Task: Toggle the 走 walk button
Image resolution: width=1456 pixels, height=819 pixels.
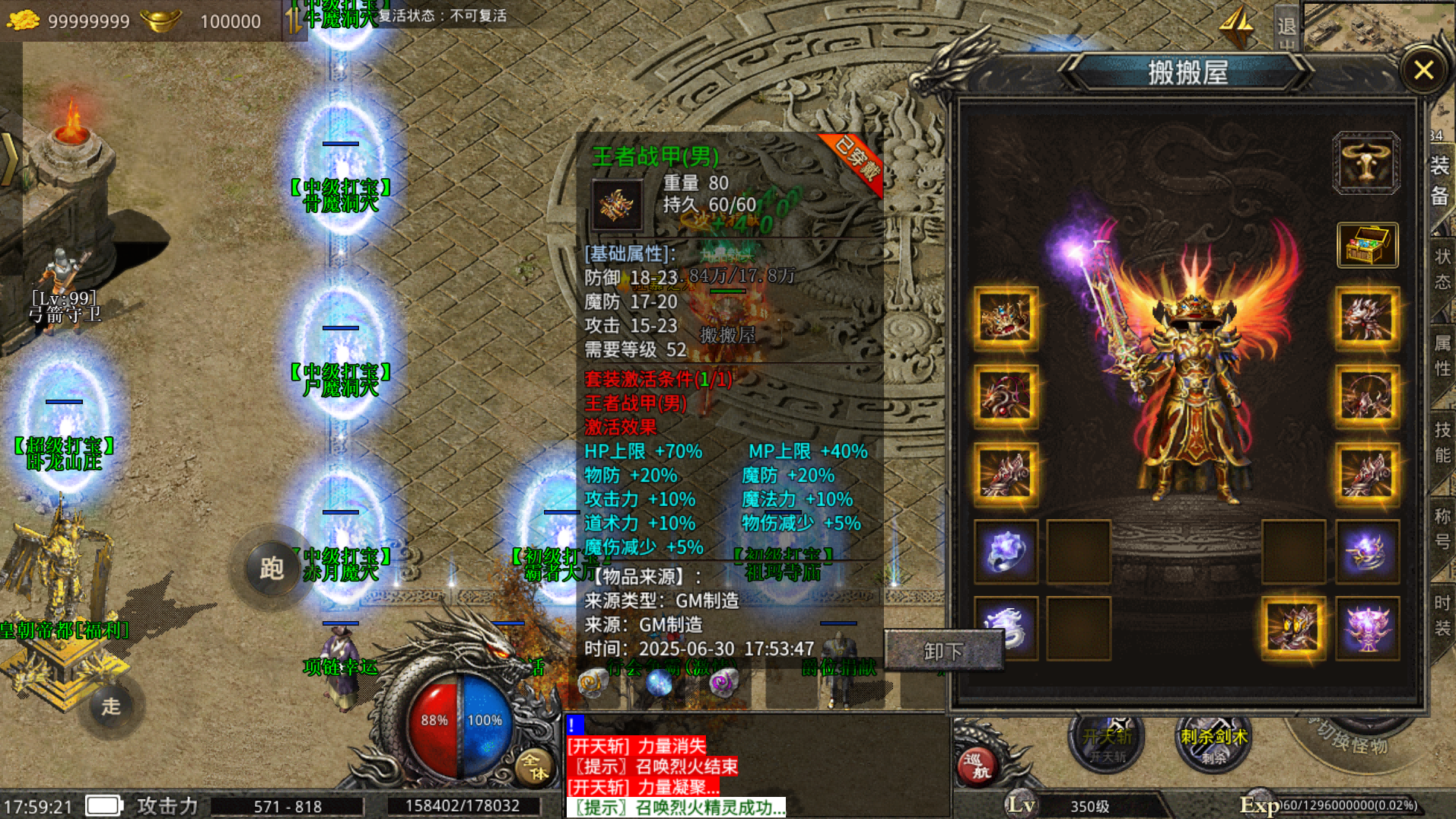Action: (111, 706)
